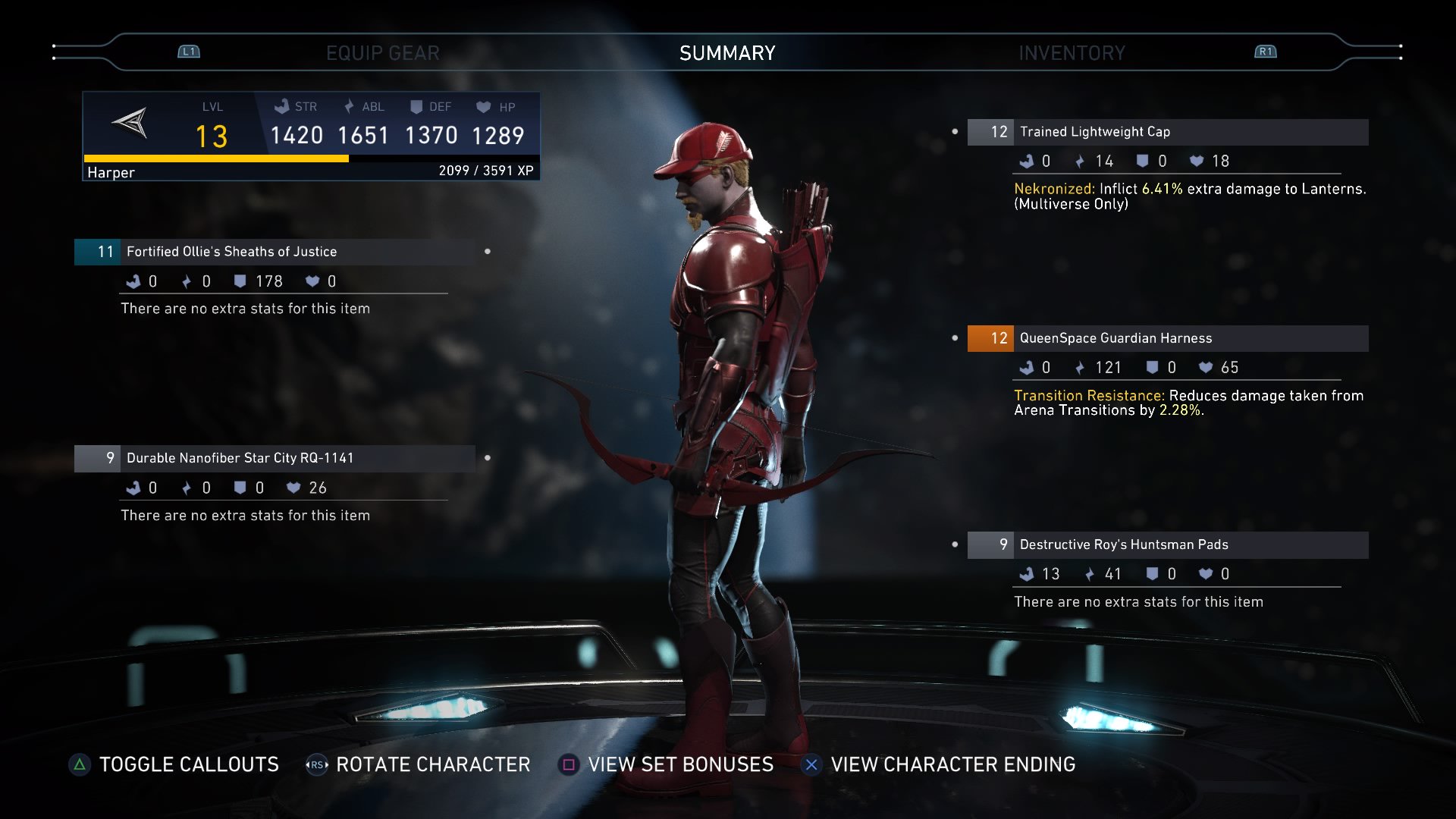Click the DEF shield icon in the stat bar
Viewport: 1456px width, 819px height.
[x=416, y=106]
